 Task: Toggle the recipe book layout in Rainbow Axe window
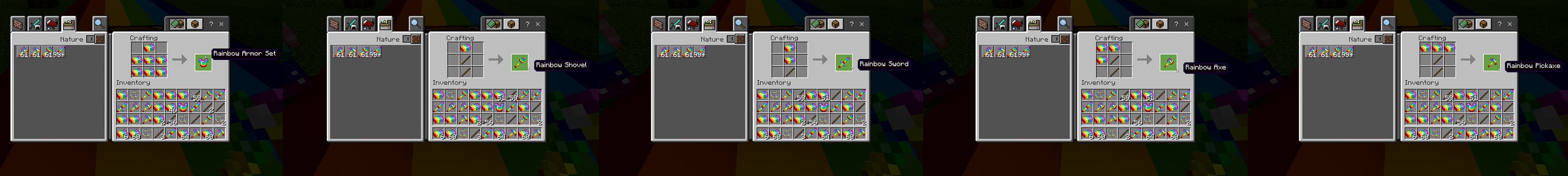(1142, 24)
